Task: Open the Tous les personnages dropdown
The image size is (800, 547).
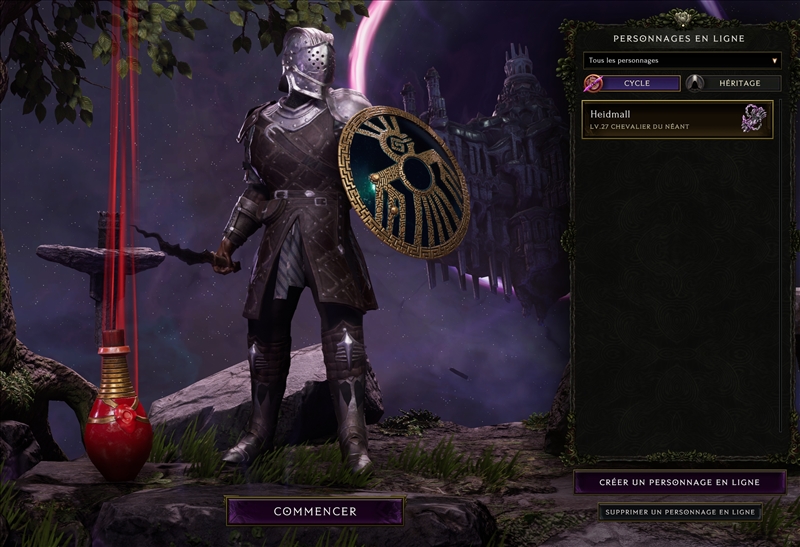Action: (x=682, y=60)
